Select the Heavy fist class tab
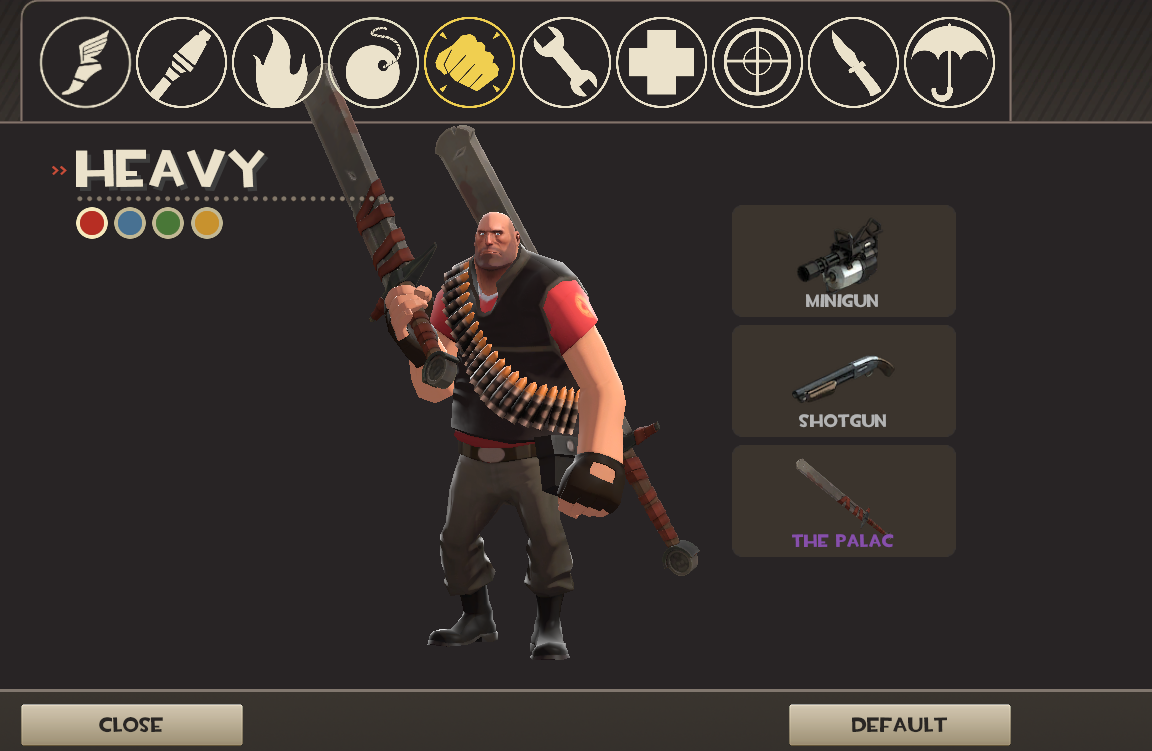Screen dimensions: 1152x751 [x=469, y=62]
